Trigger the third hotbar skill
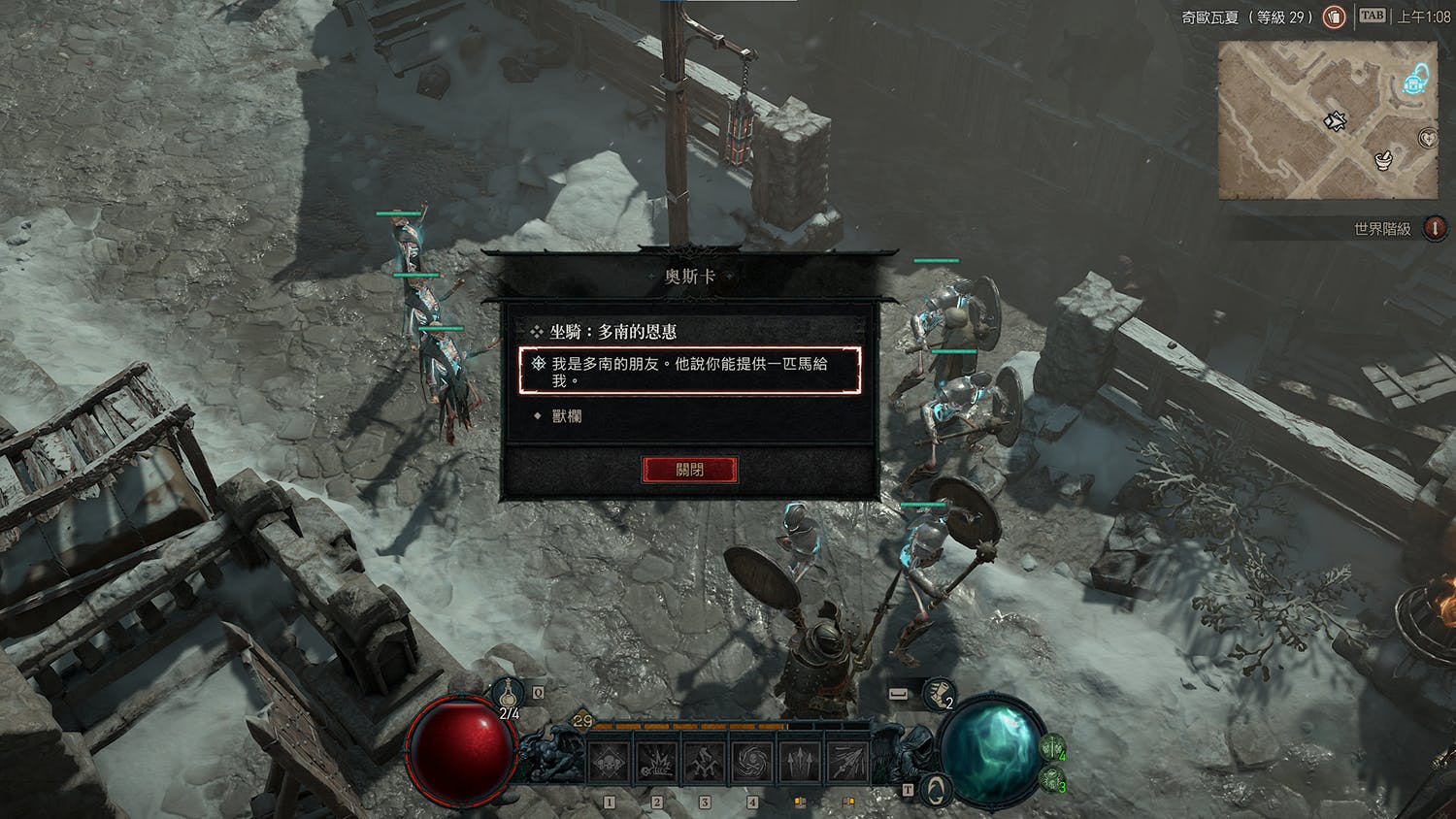 pos(705,763)
